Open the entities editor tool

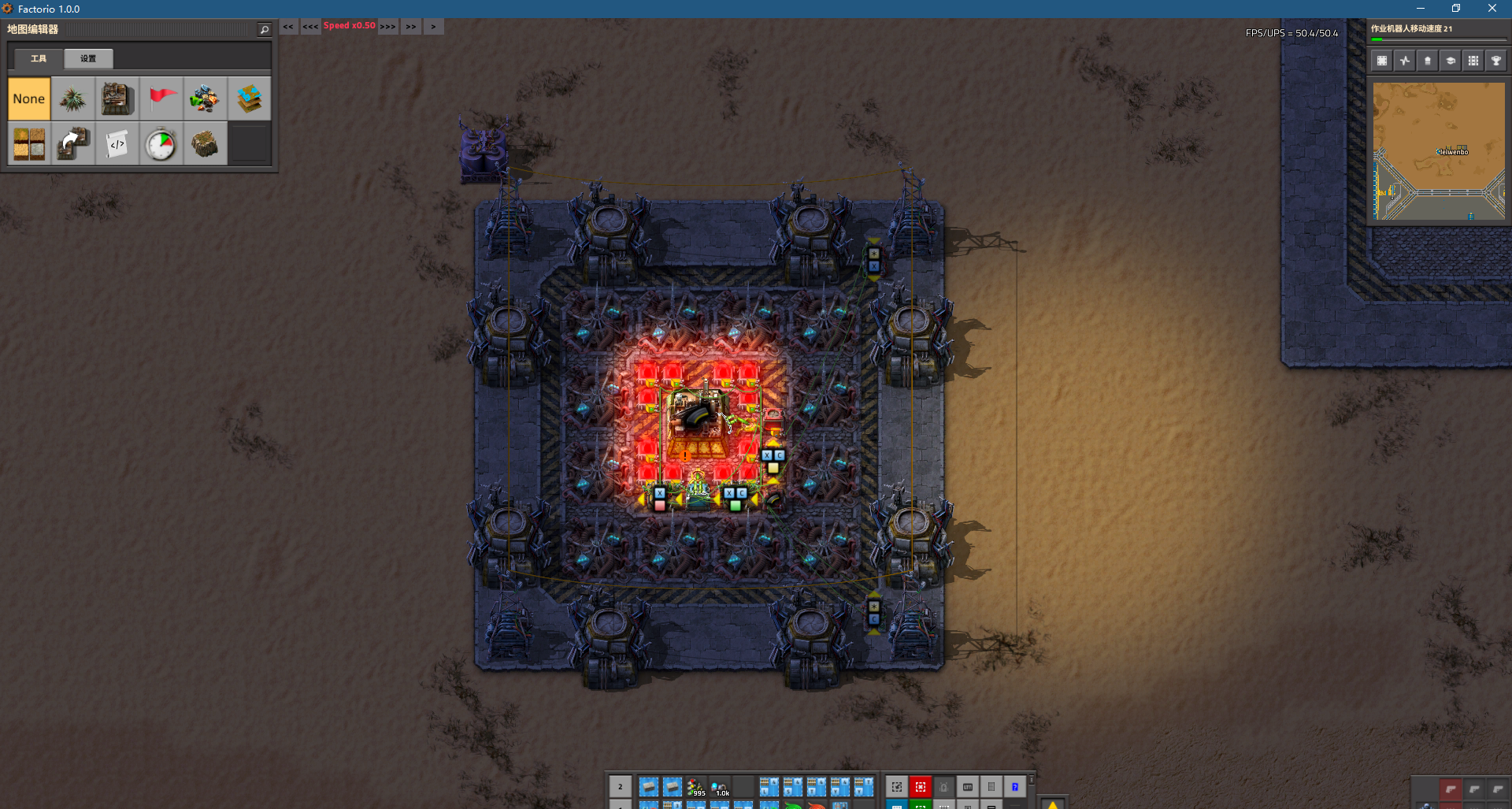(x=117, y=98)
